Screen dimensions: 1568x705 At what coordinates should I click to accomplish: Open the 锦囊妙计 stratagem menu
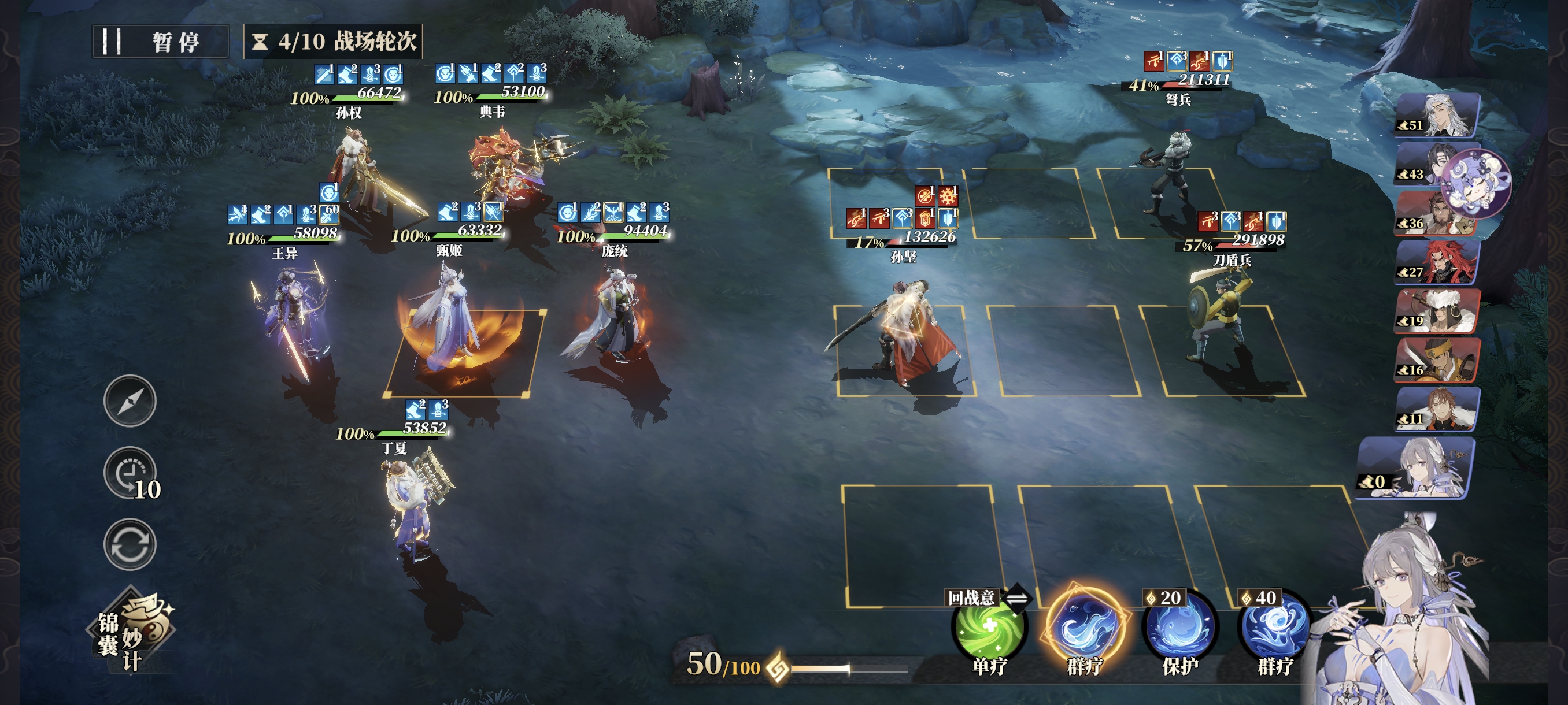pyautogui.click(x=131, y=633)
